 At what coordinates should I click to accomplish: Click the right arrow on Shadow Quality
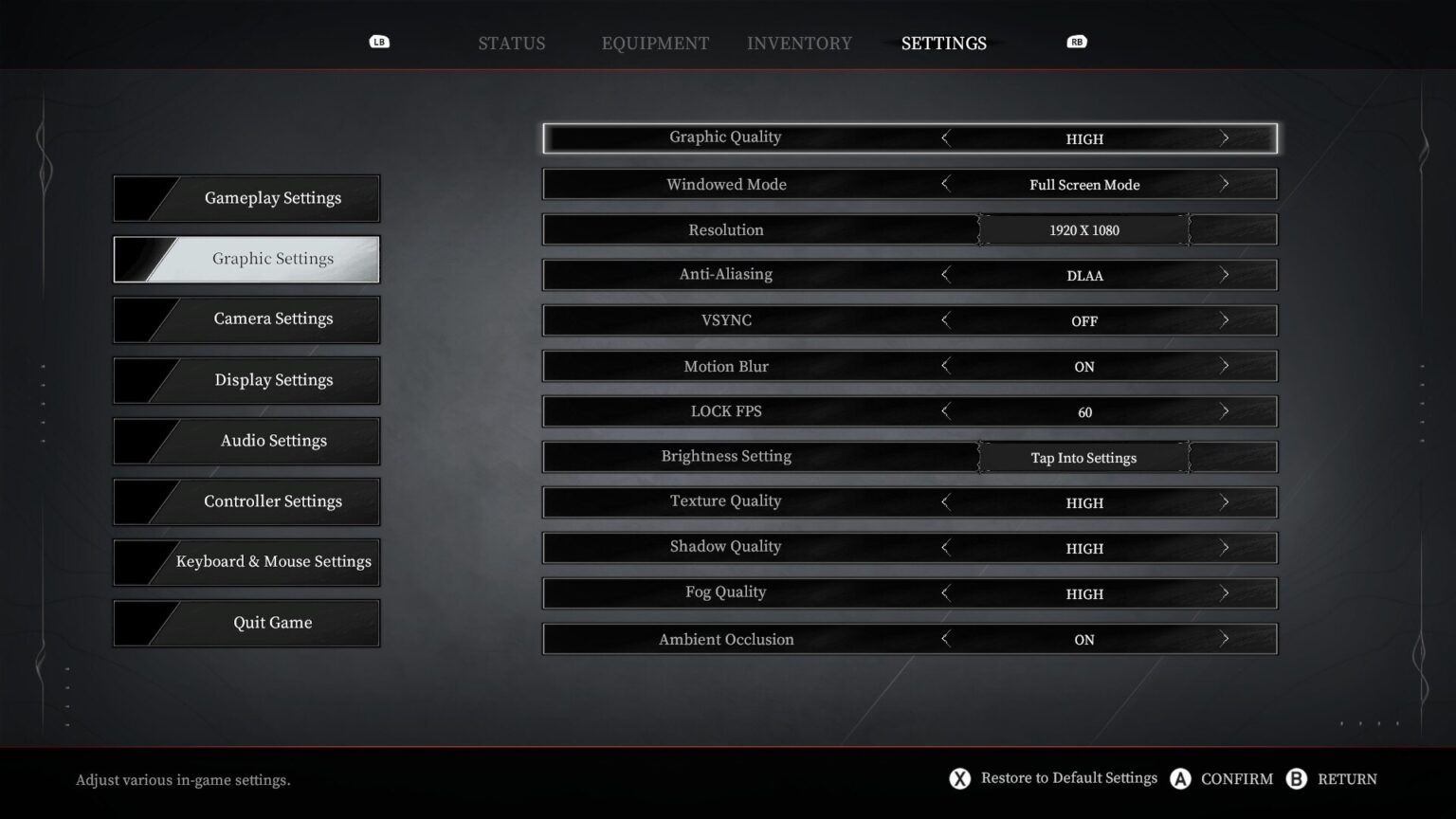click(x=1226, y=548)
